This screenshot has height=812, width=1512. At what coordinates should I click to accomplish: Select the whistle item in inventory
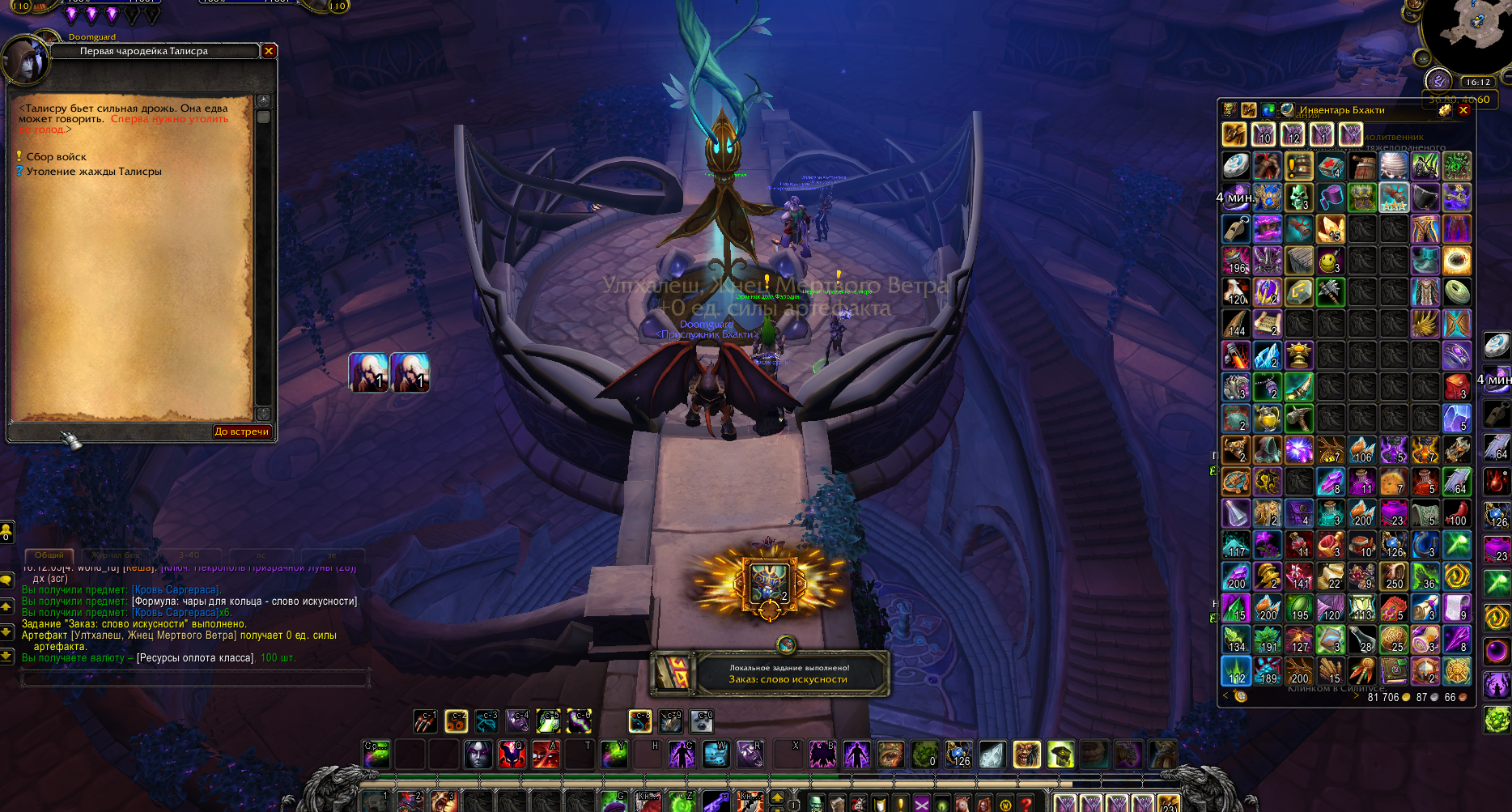1235,229
